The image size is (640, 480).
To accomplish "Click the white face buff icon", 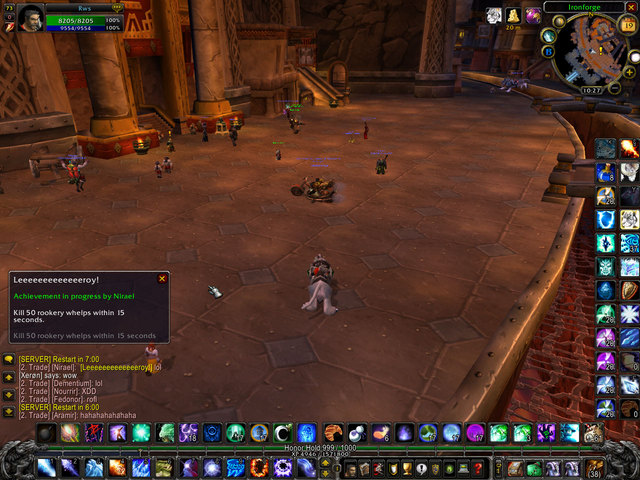I will [x=493, y=15].
